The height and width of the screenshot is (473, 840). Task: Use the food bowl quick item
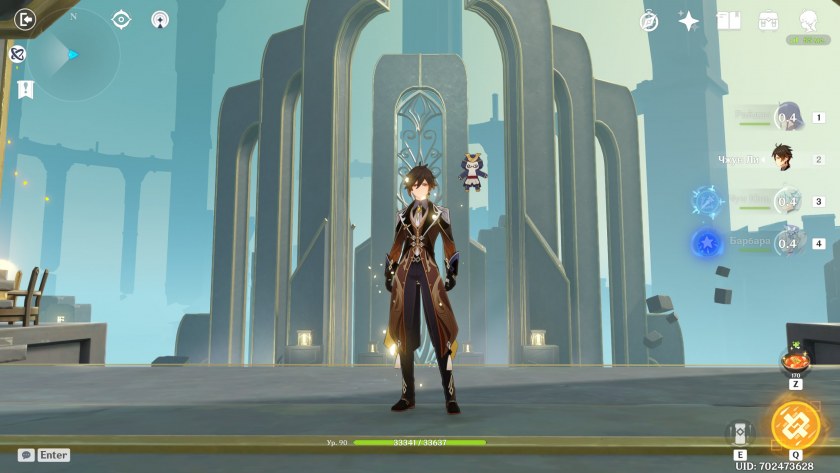click(x=795, y=361)
